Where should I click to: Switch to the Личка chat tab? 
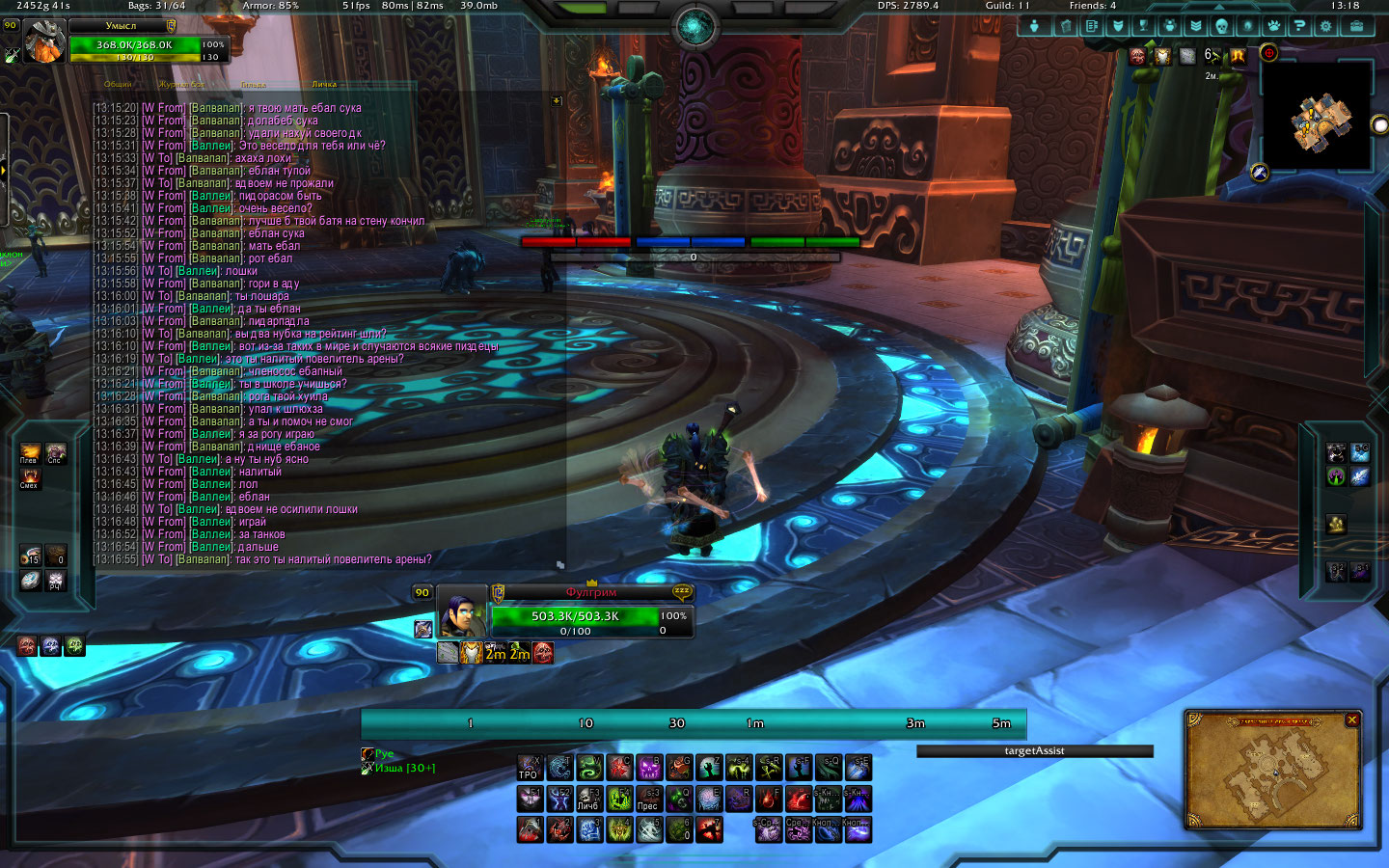tap(324, 85)
